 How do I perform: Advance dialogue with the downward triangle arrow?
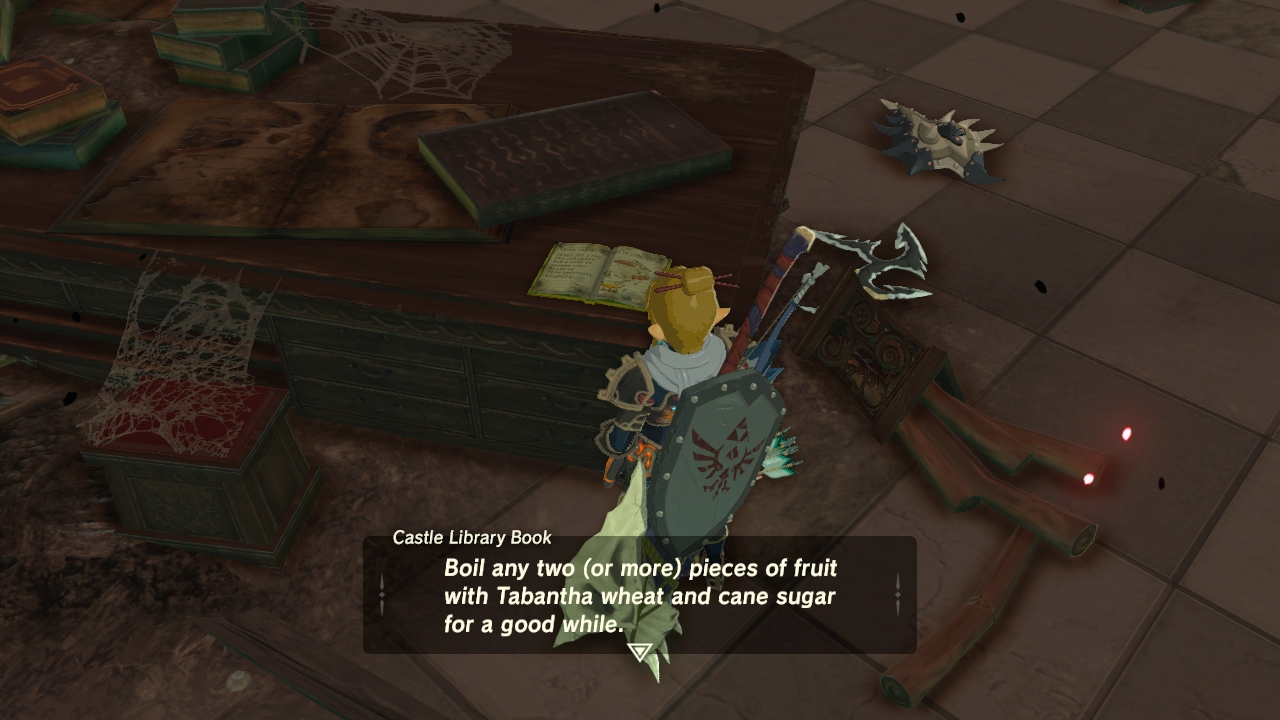click(639, 653)
